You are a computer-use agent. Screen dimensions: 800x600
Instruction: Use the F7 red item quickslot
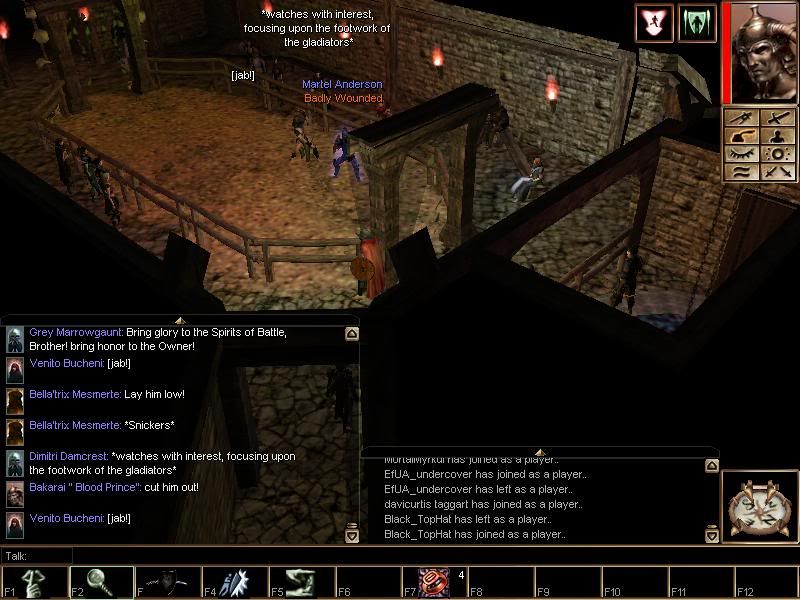point(434,581)
